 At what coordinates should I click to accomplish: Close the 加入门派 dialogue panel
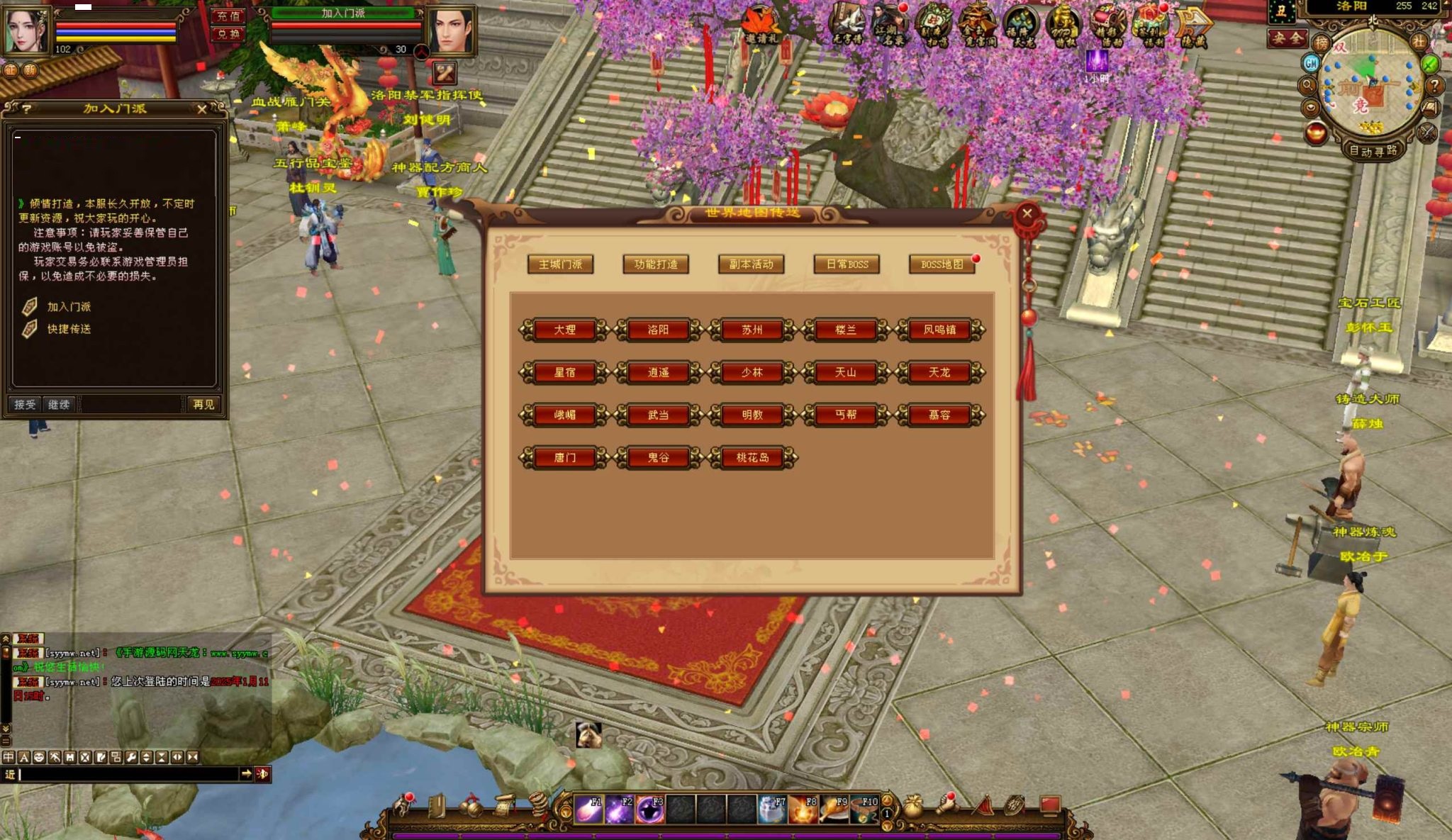[202, 109]
